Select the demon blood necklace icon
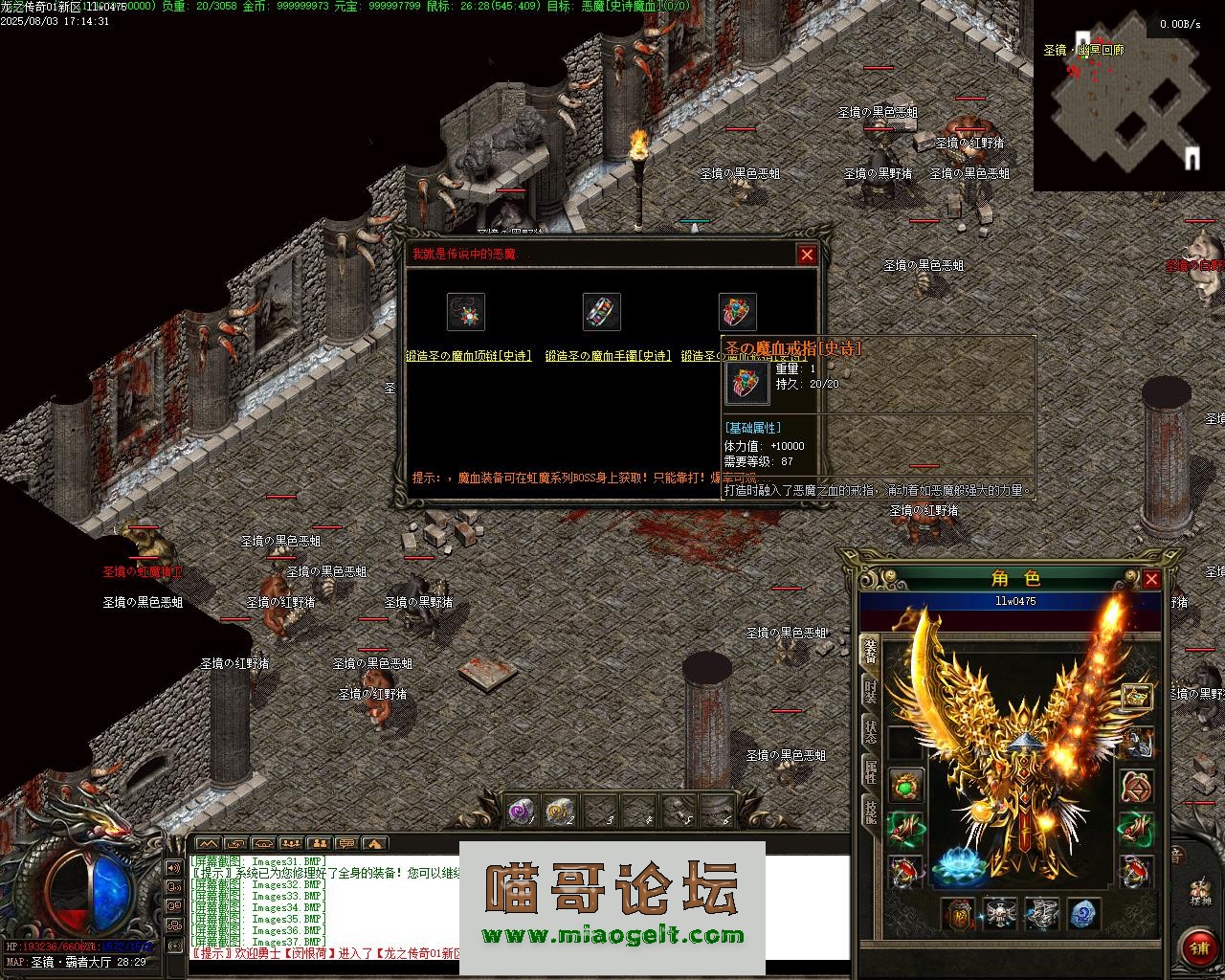 tap(466, 312)
